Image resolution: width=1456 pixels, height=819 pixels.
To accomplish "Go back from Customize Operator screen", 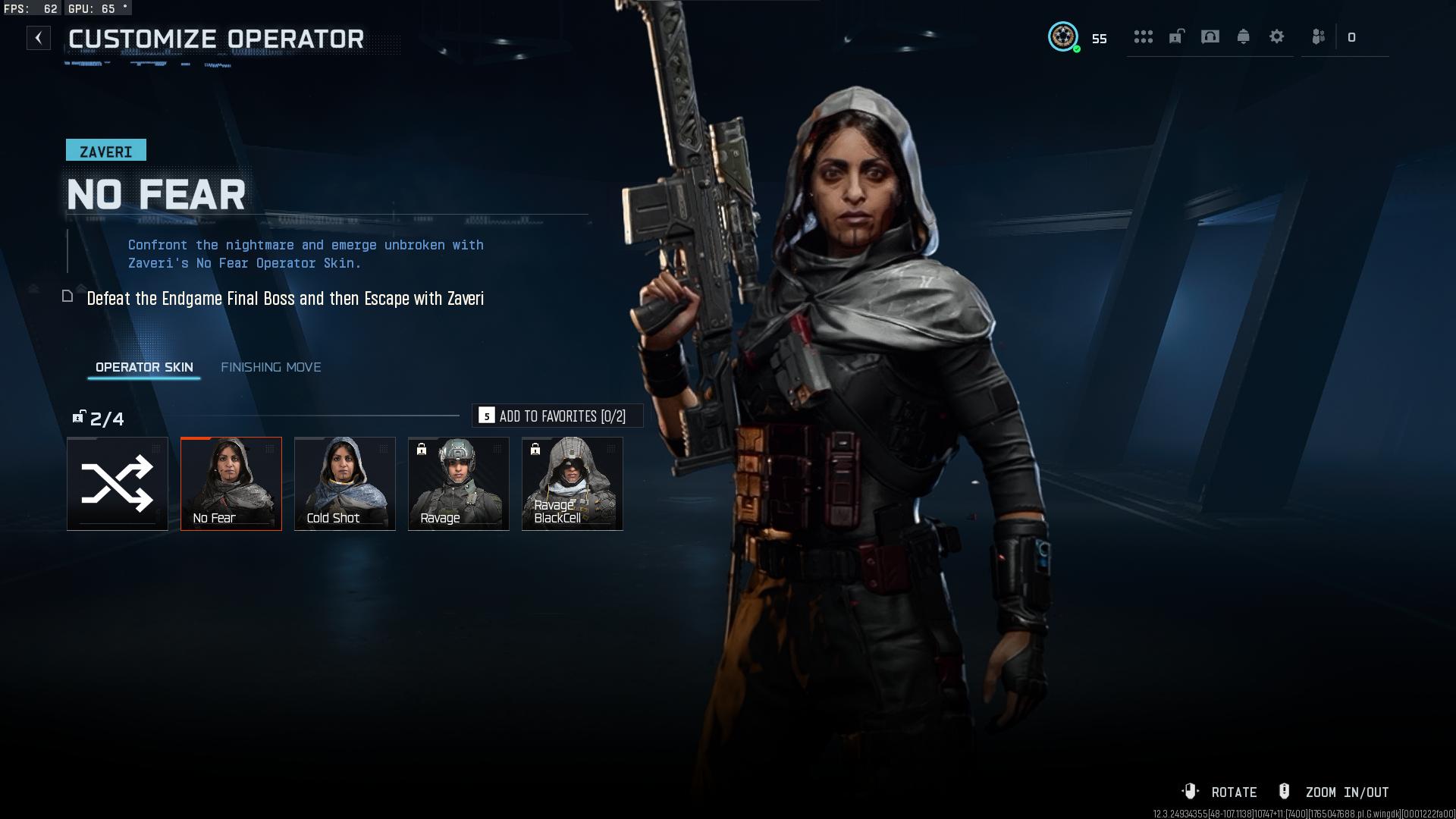I will [39, 38].
